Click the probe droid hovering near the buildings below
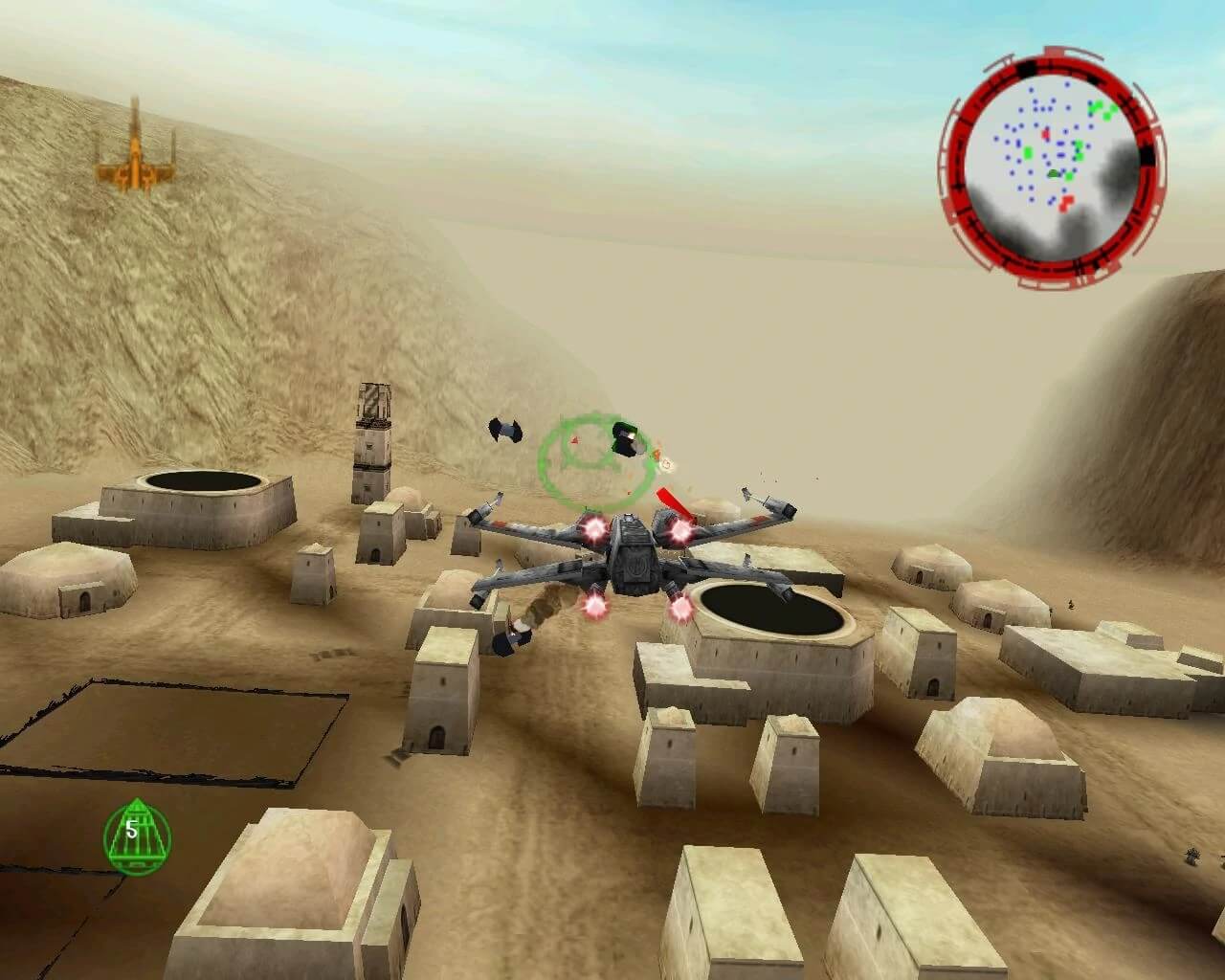Image resolution: width=1225 pixels, height=980 pixels. click(512, 636)
